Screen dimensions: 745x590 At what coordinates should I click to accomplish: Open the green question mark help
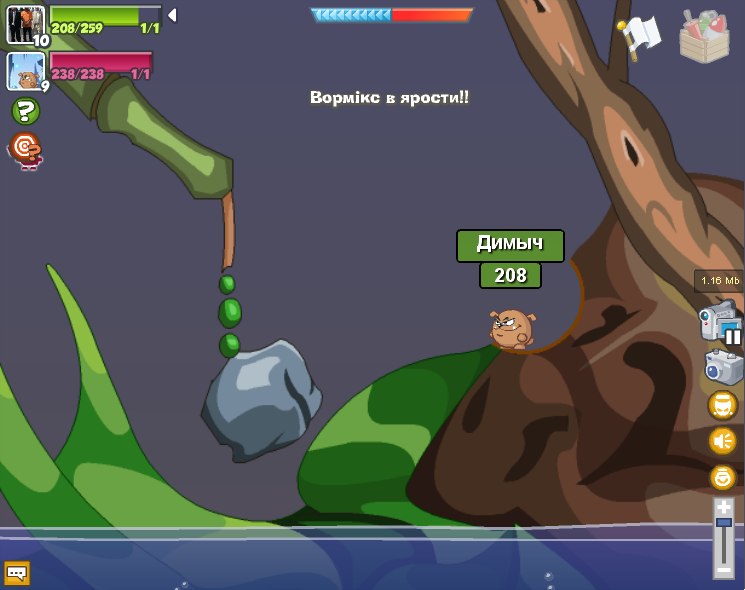point(25,111)
